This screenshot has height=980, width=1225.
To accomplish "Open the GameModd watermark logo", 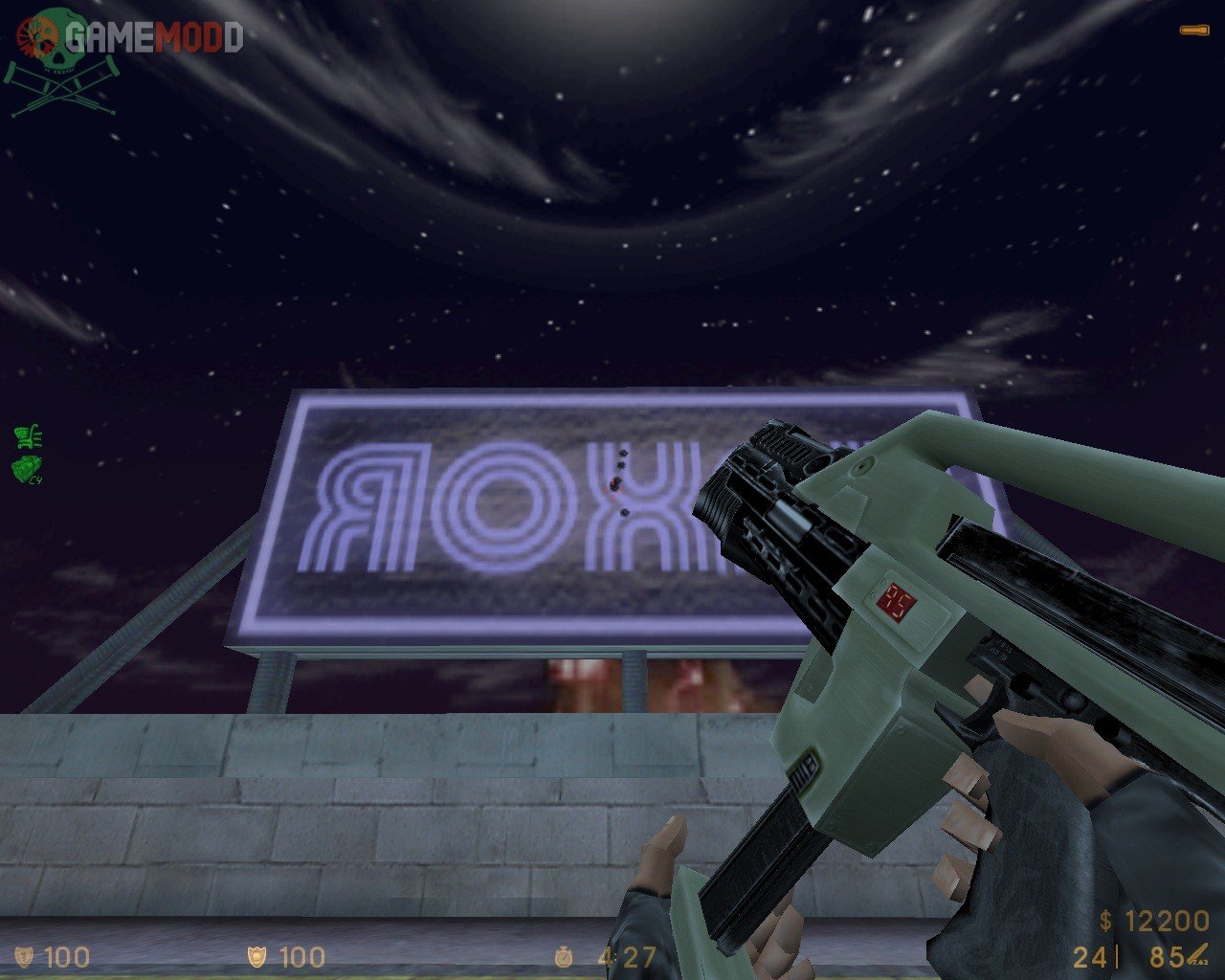I will 124,38.
